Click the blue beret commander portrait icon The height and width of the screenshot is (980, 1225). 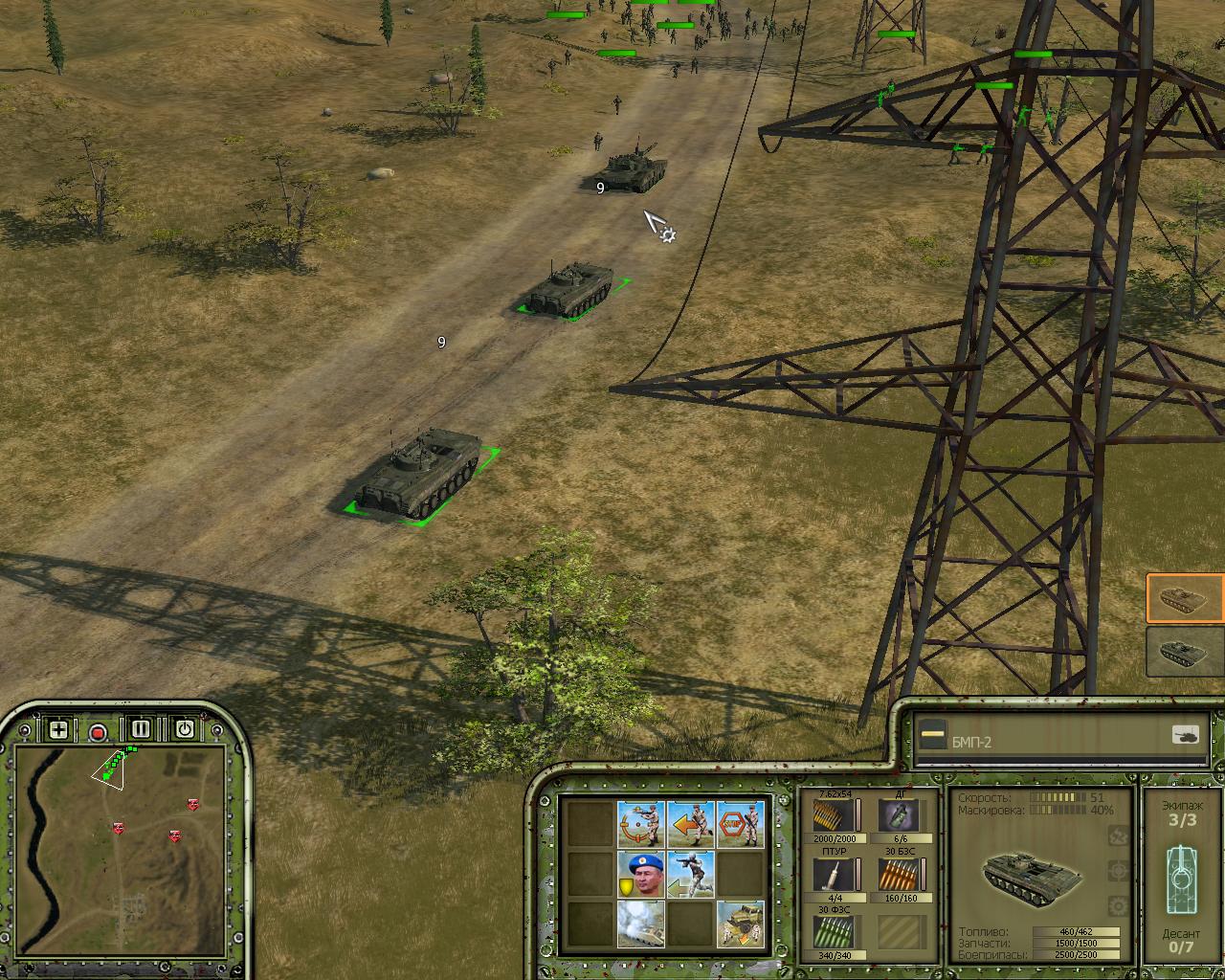click(x=641, y=874)
